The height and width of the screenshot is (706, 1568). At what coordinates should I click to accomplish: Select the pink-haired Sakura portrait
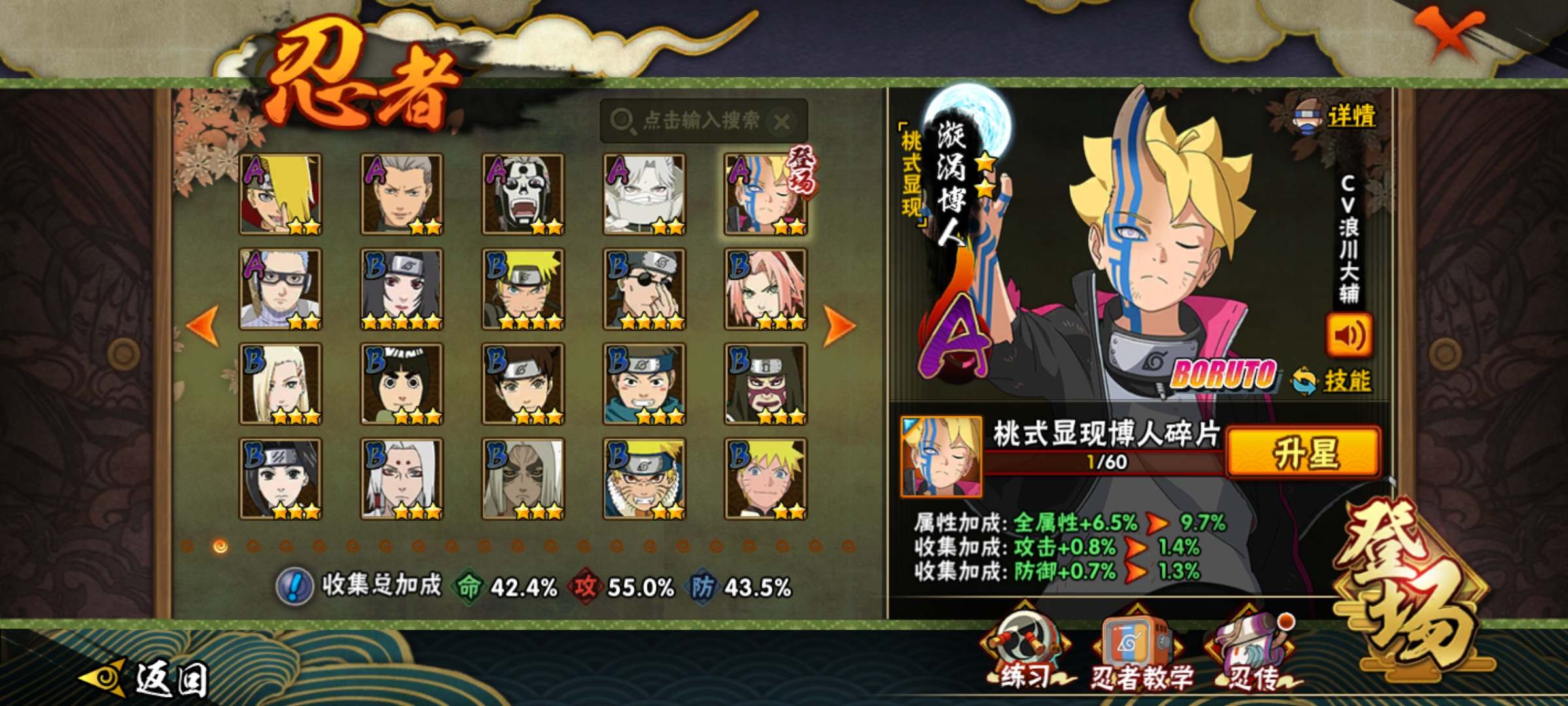pyautogui.click(x=766, y=289)
